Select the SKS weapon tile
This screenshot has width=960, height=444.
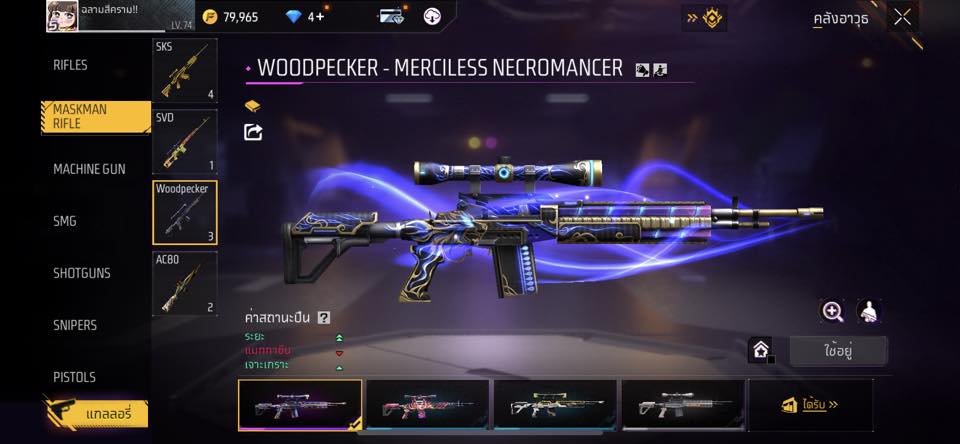(x=184, y=71)
